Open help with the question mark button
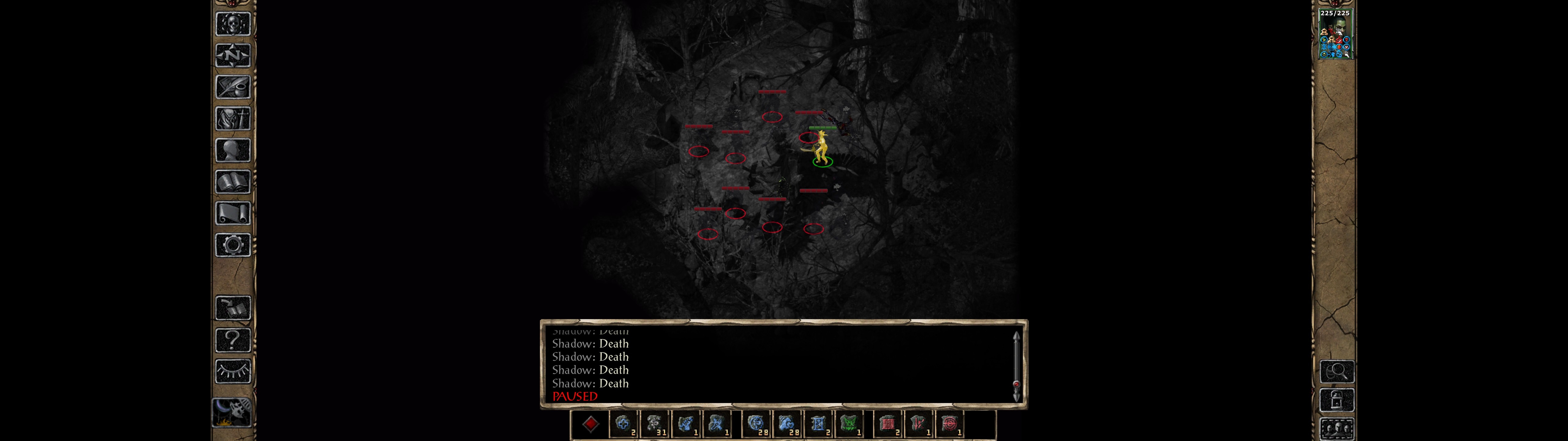This screenshot has width=1568, height=441. (x=233, y=340)
